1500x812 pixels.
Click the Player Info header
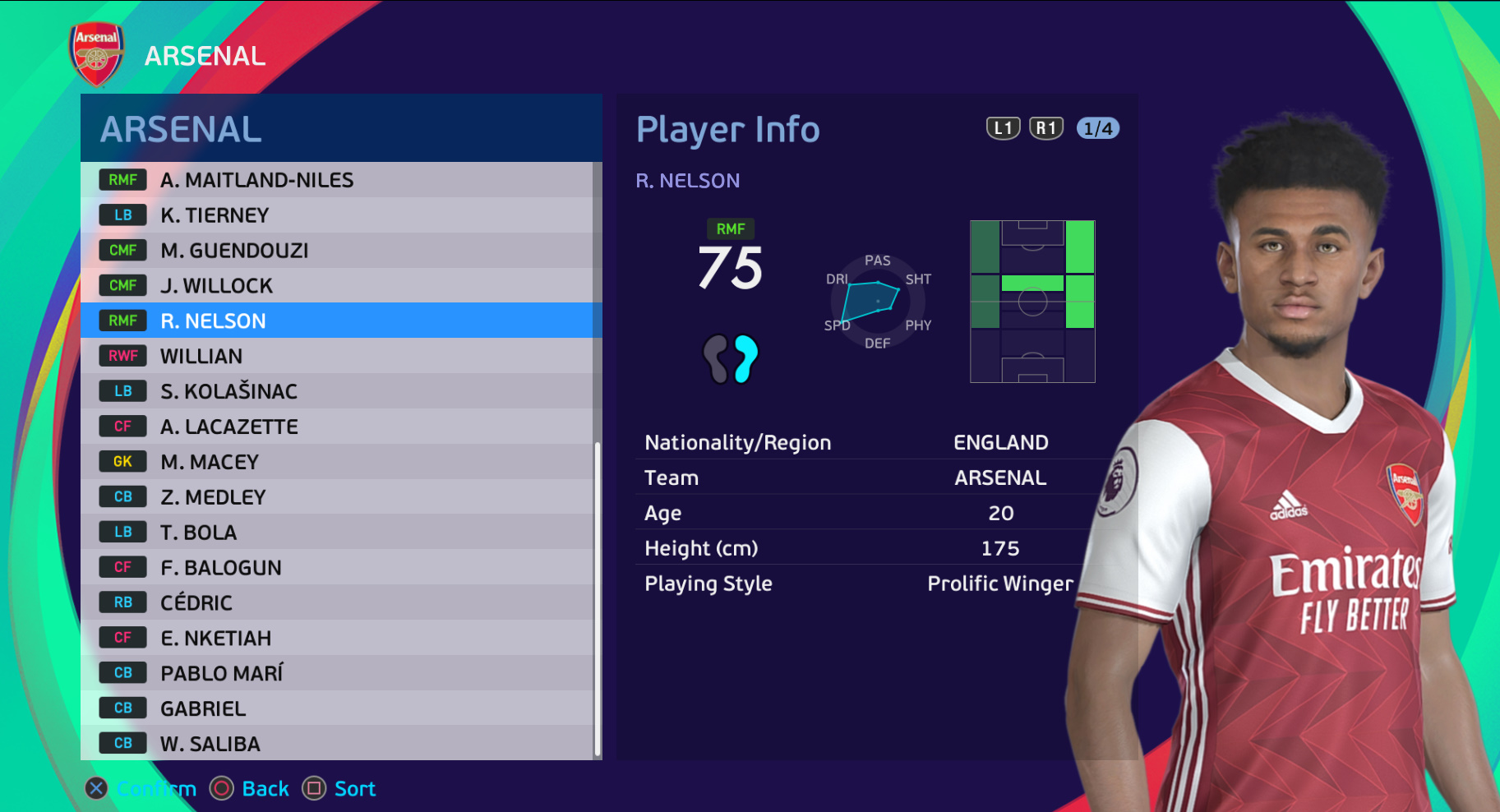point(727,129)
